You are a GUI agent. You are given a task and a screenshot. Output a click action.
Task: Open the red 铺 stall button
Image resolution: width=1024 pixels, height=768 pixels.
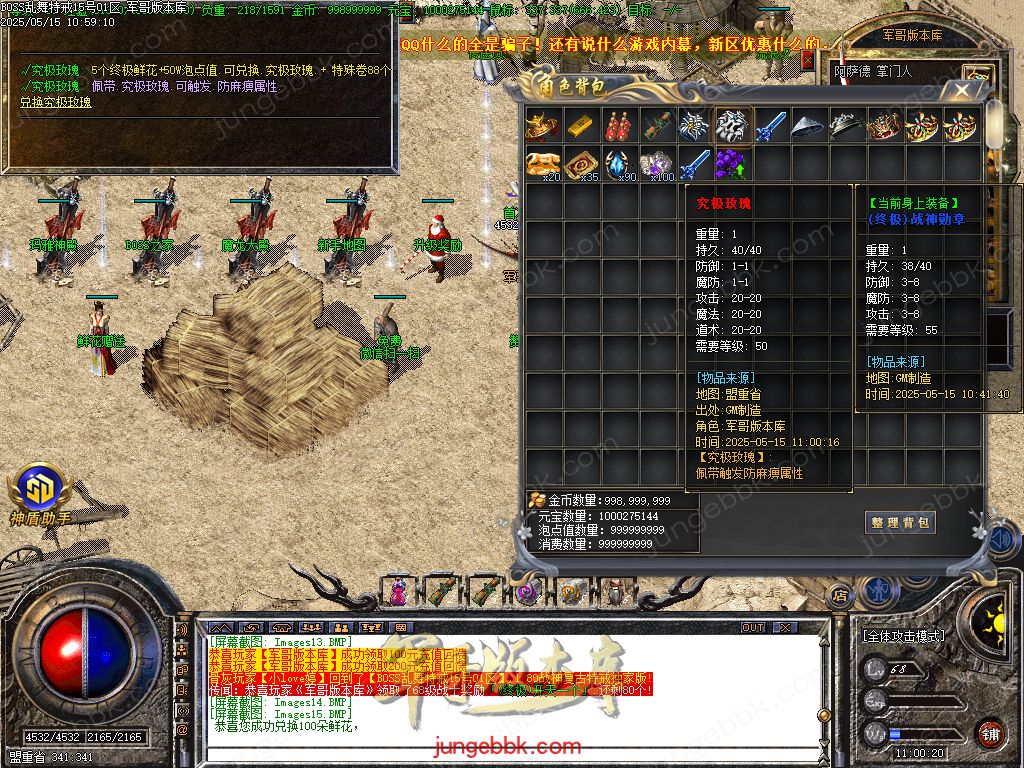click(x=989, y=734)
